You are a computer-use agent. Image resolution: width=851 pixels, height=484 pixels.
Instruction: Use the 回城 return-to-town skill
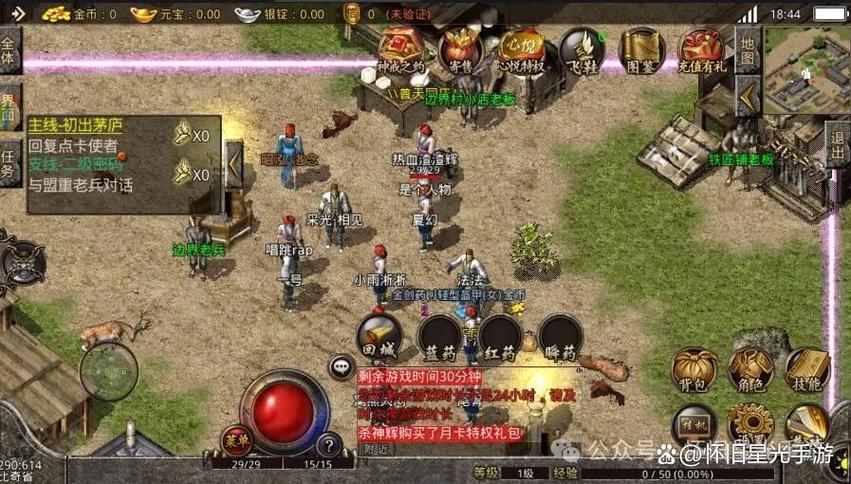[379, 336]
